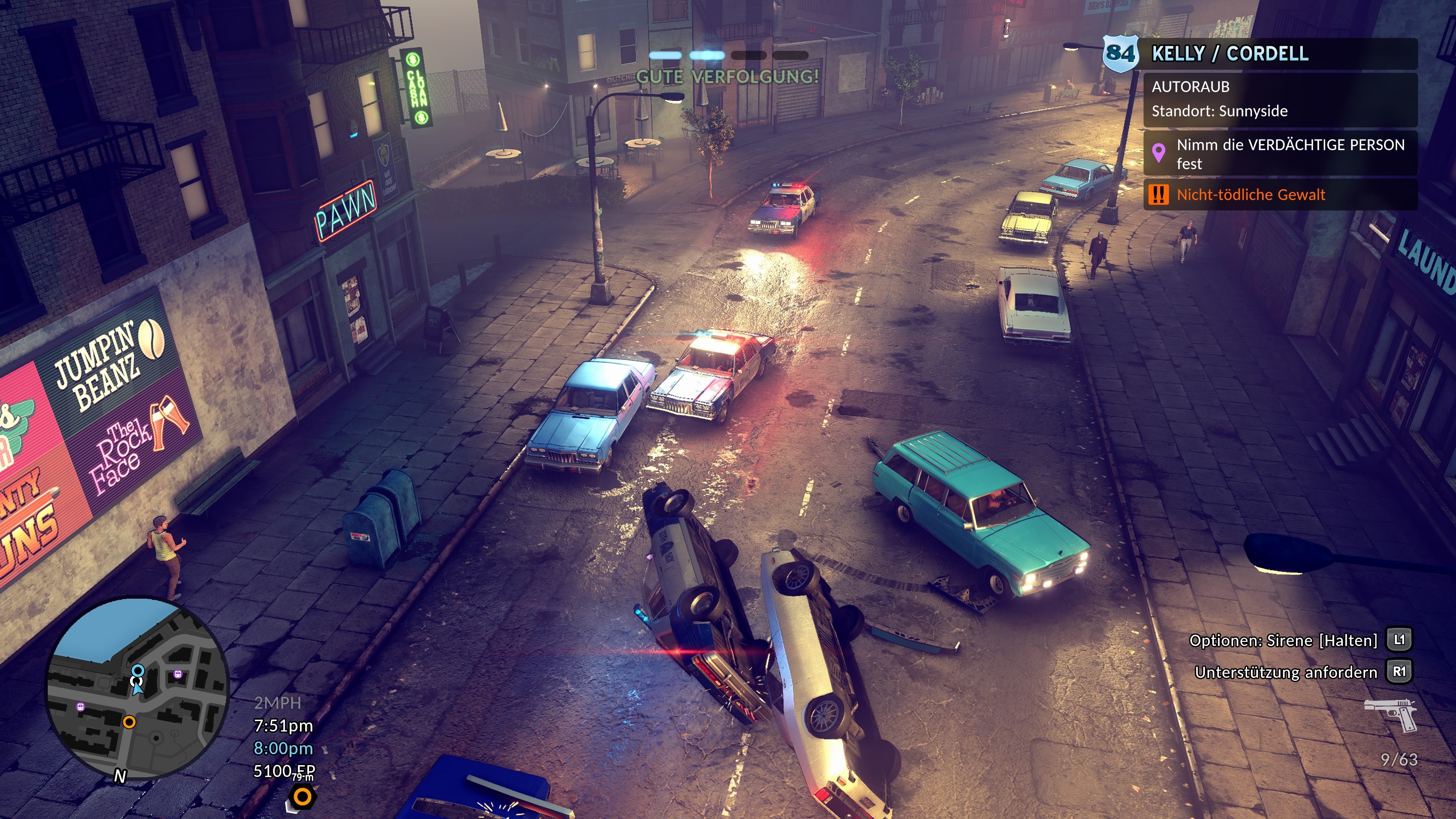Click the orange double-exclamation warning icon
Viewport: 1456px width, 819px height.
[x=1159, y=195]
